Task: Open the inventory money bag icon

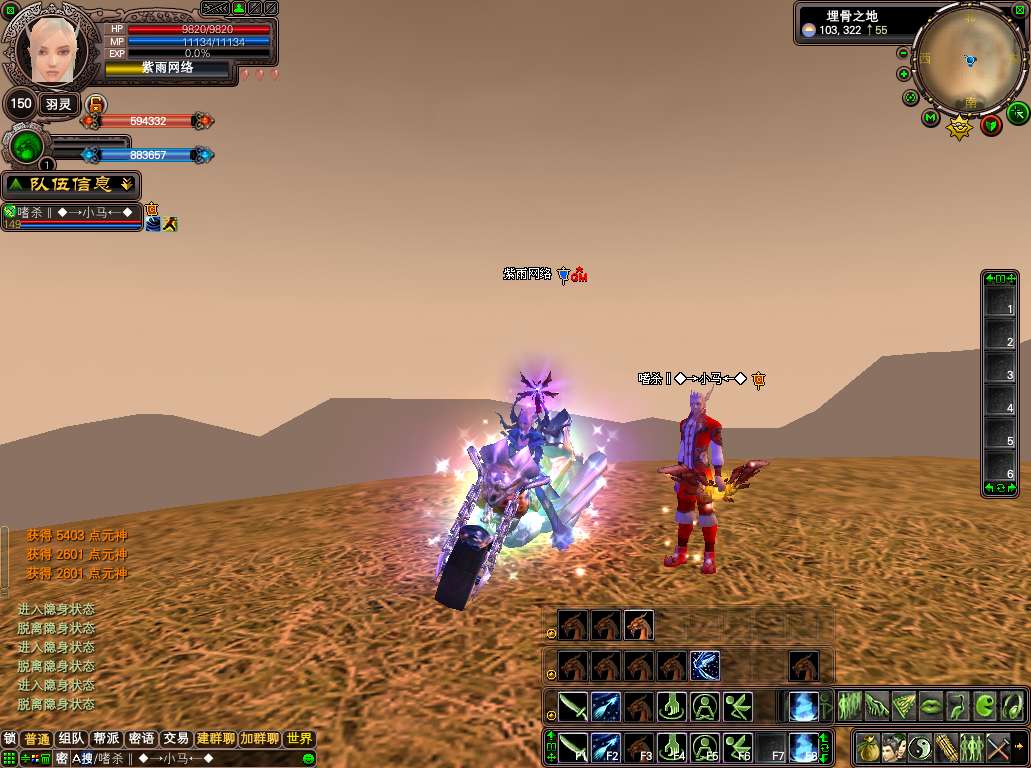Action: 866,746
